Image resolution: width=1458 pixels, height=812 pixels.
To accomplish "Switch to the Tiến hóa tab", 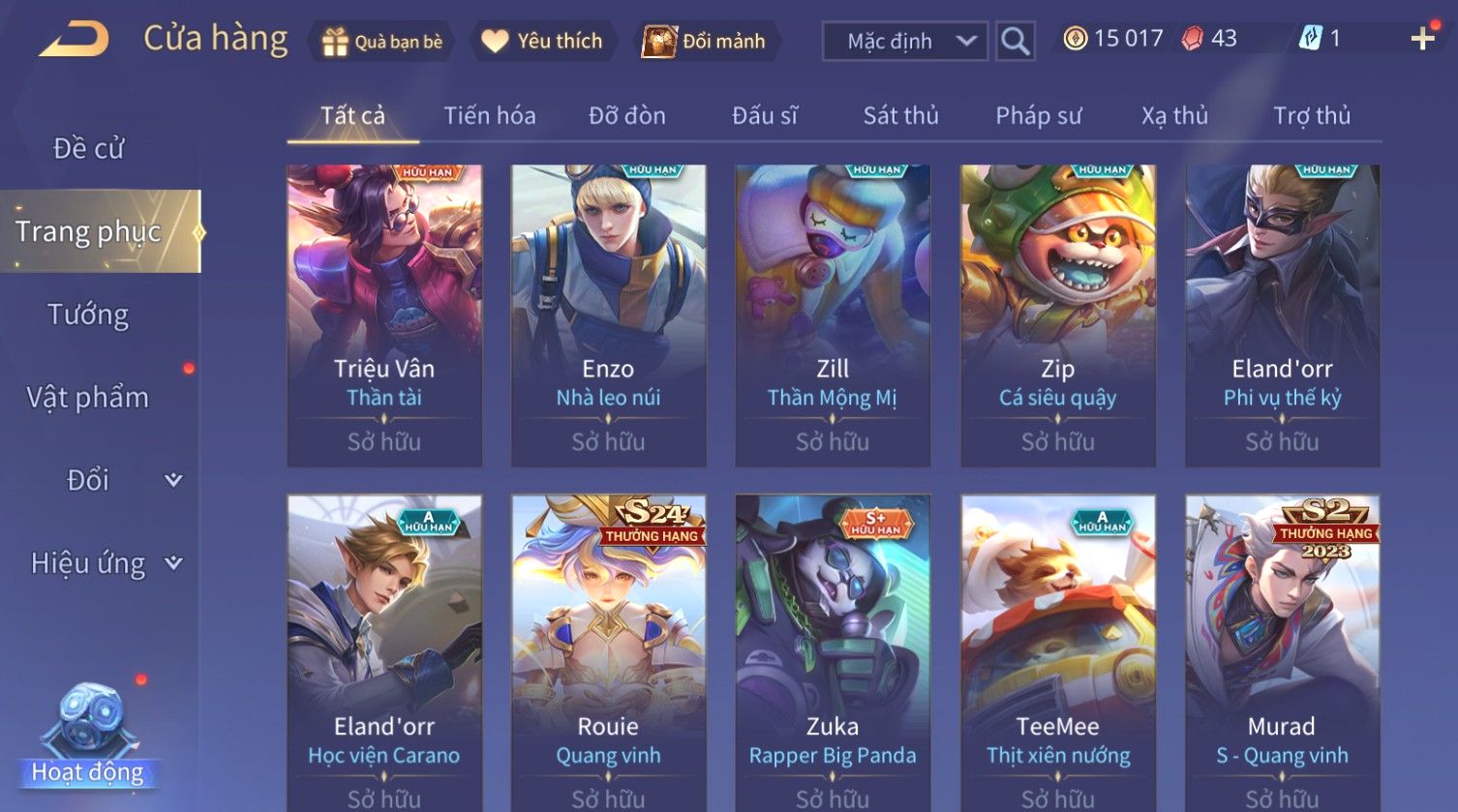I will click(x=489, y=116).
